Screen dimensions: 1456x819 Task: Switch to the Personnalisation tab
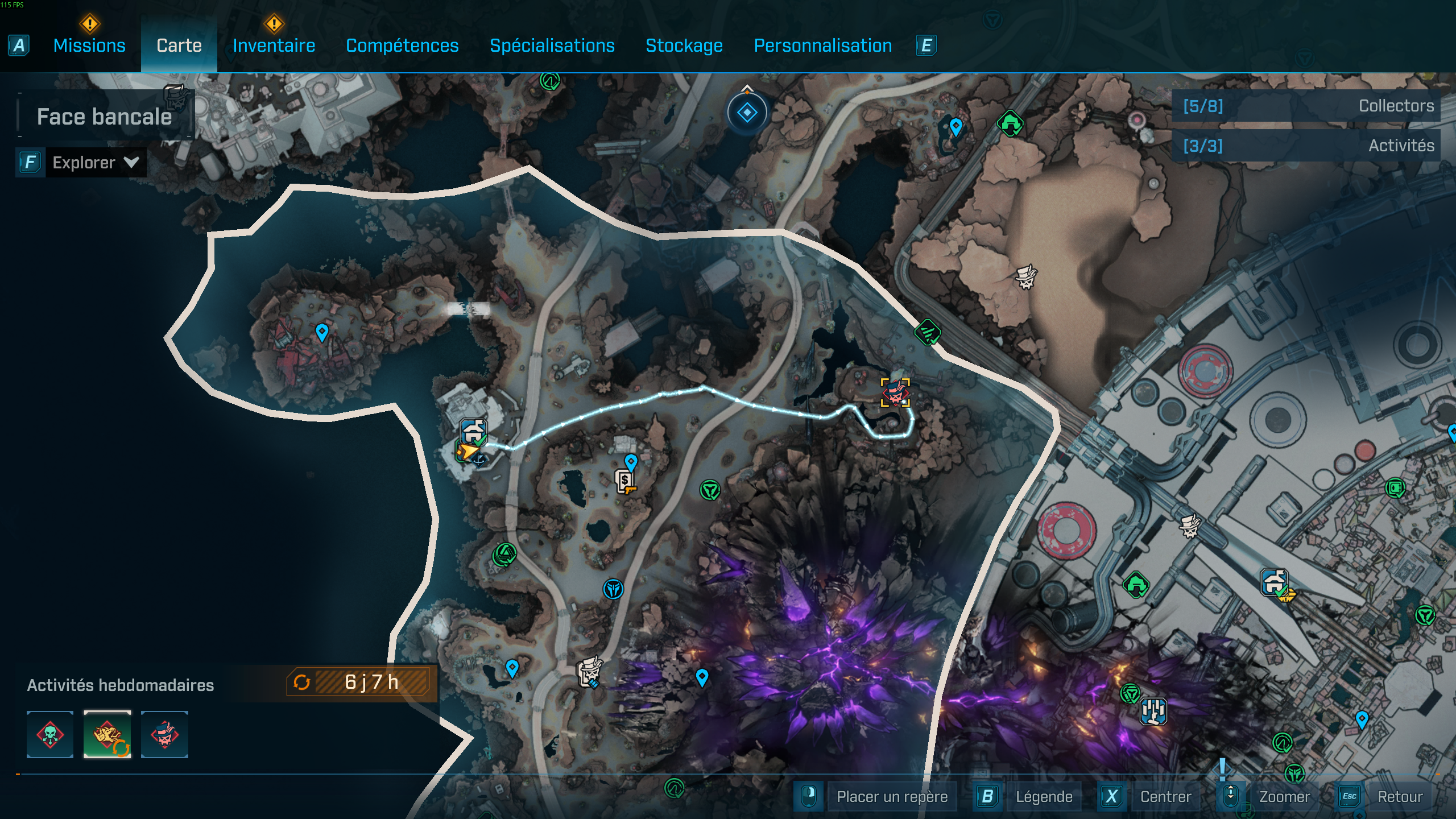(822, 45)
